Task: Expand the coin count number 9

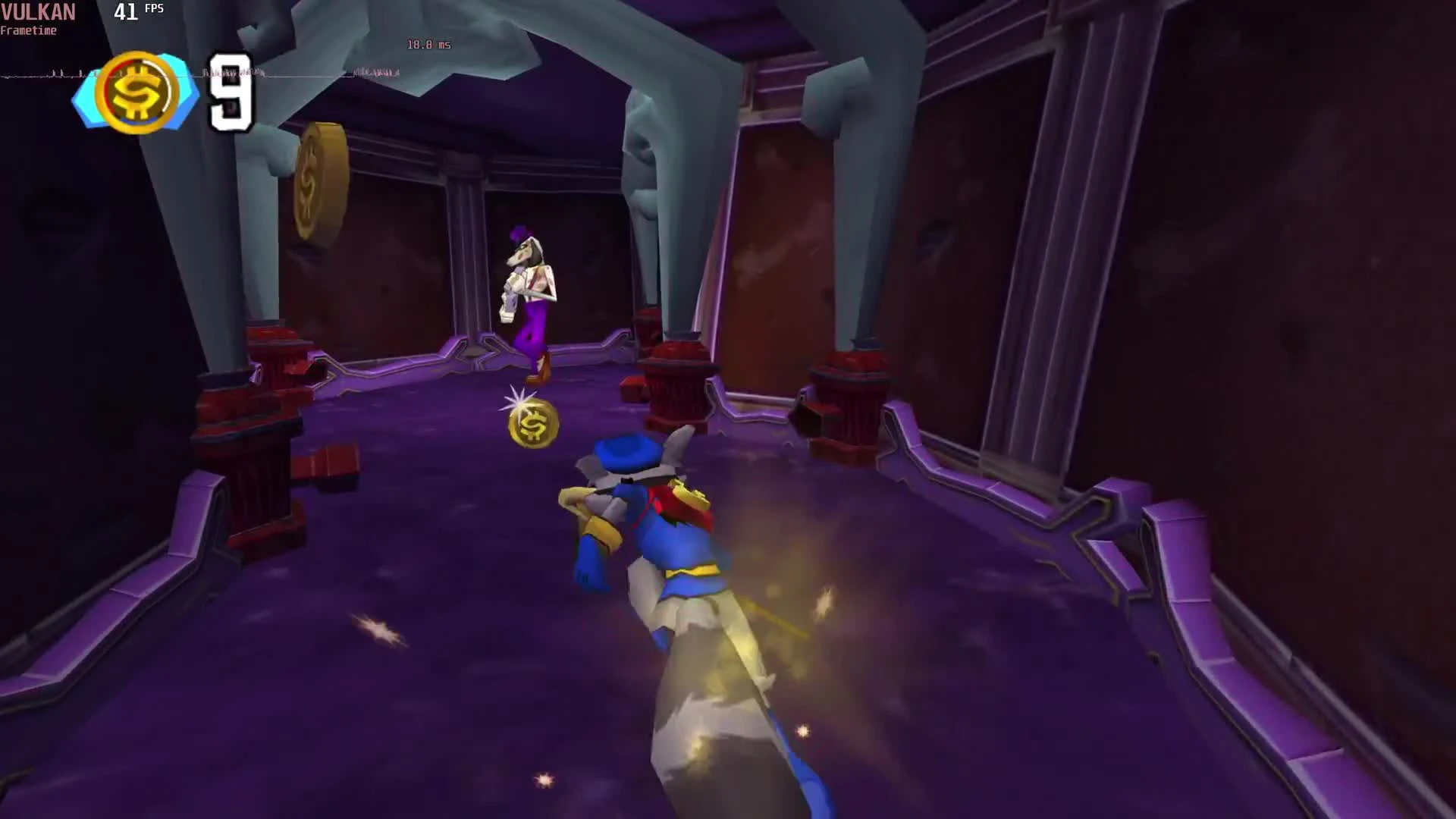Action: (x=231, y=95)
